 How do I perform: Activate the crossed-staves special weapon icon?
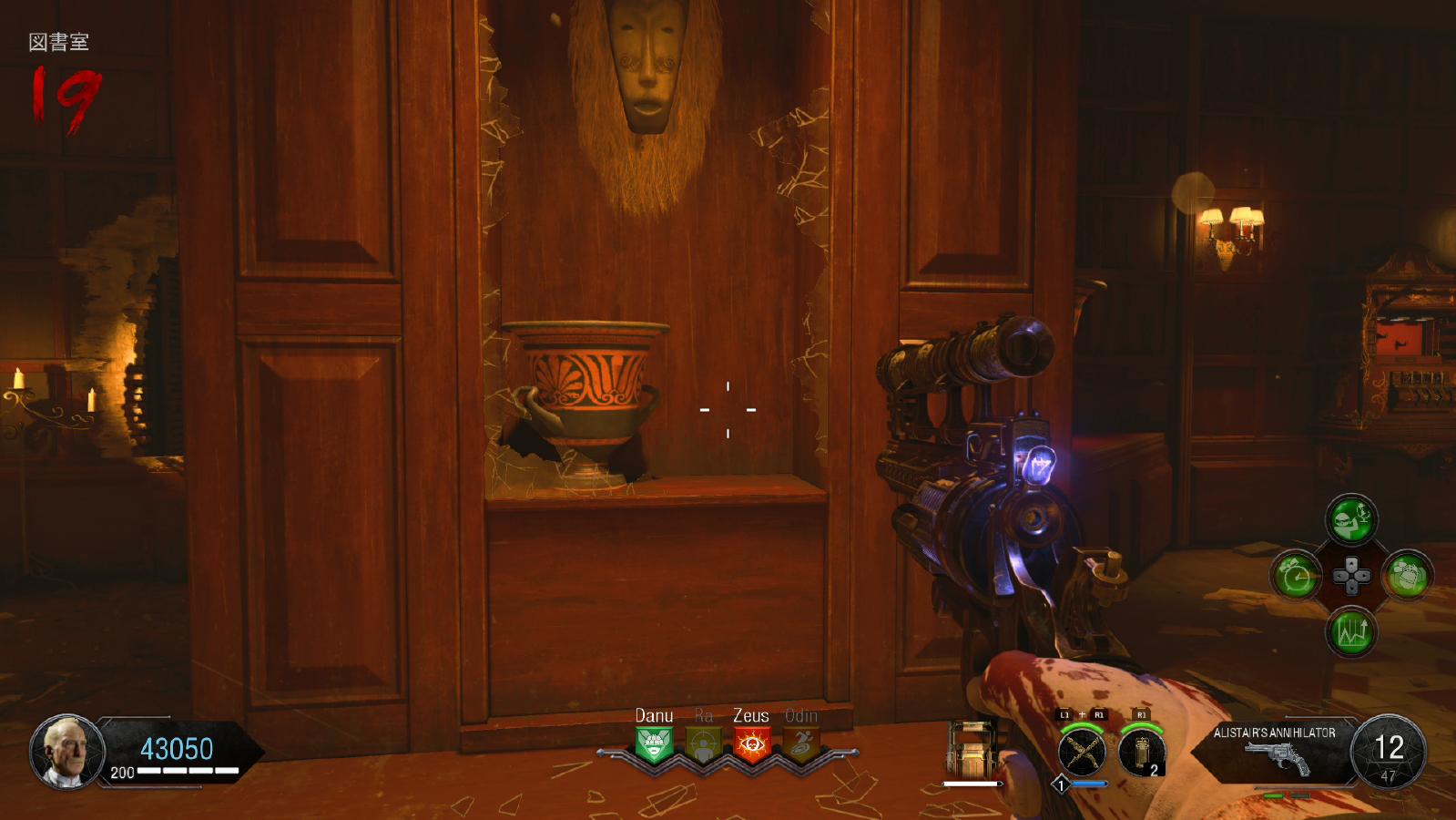pos(1082,753)
